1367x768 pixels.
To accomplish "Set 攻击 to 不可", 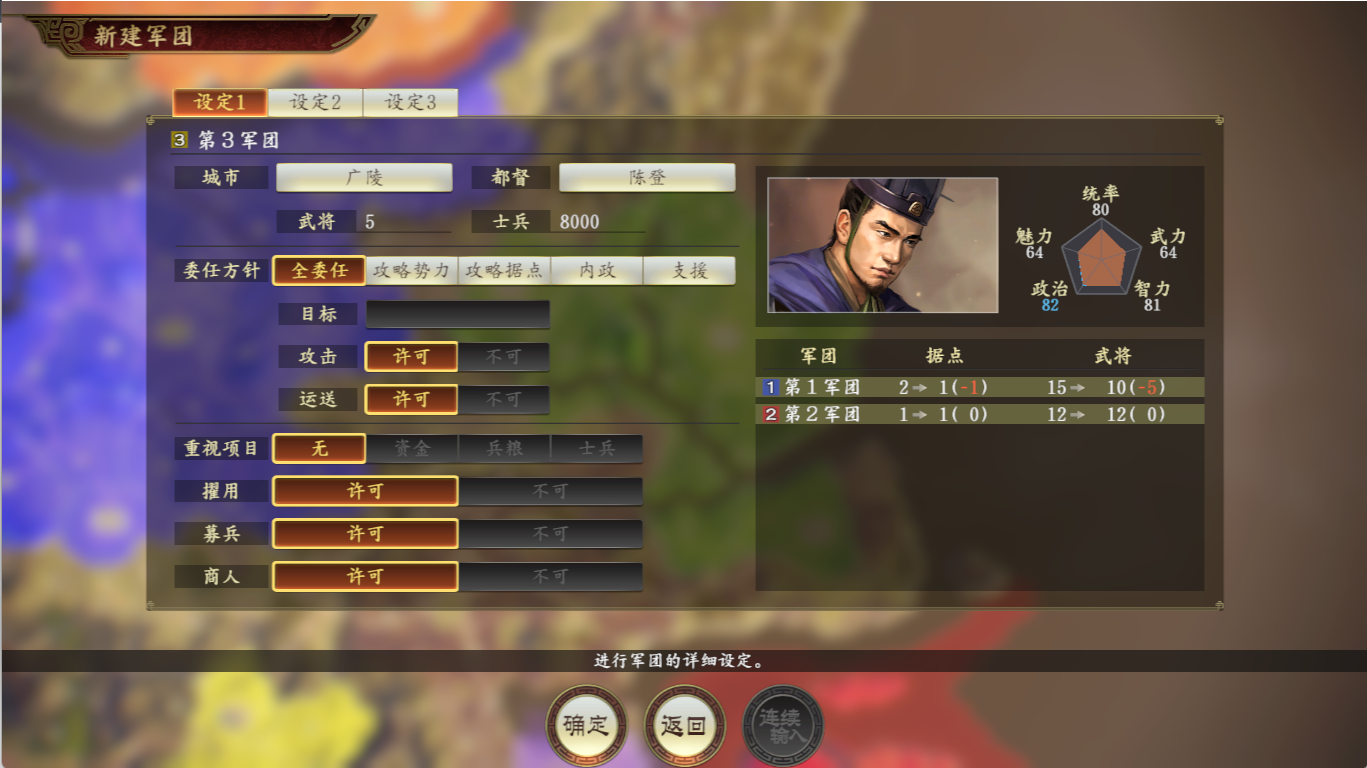I will pyautogui.click(x=505, y=357).
